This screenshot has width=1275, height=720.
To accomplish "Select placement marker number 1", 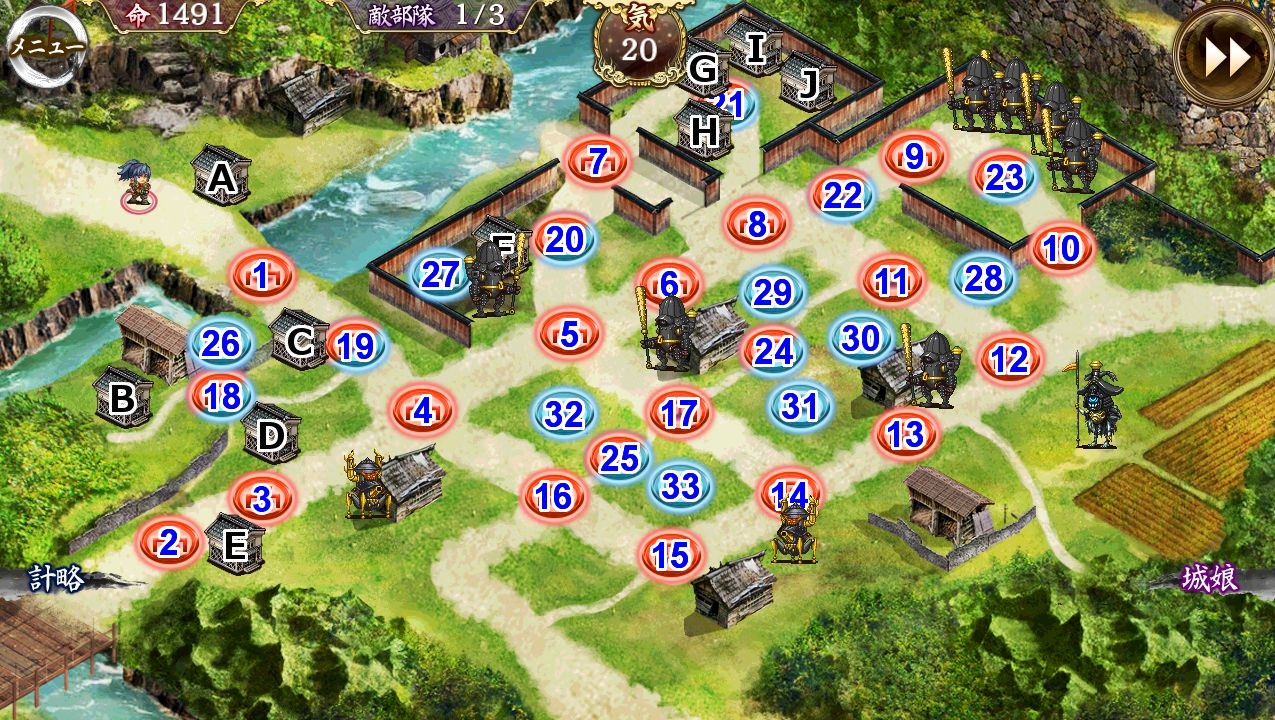I will pyautogui.click(x=261, y=275).
